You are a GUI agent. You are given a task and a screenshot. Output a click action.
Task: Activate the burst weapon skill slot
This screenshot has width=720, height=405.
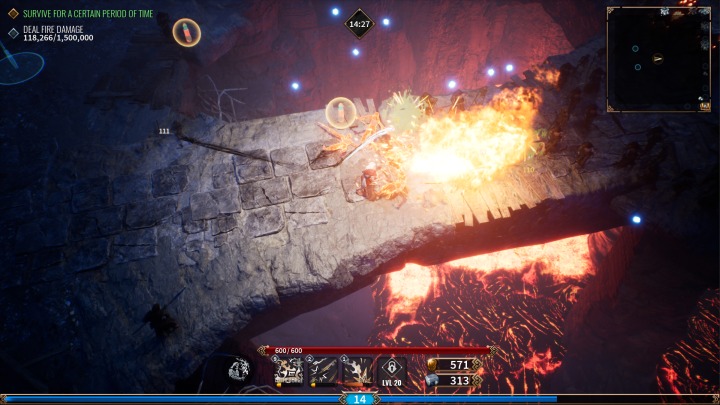[x=357, y=372]
